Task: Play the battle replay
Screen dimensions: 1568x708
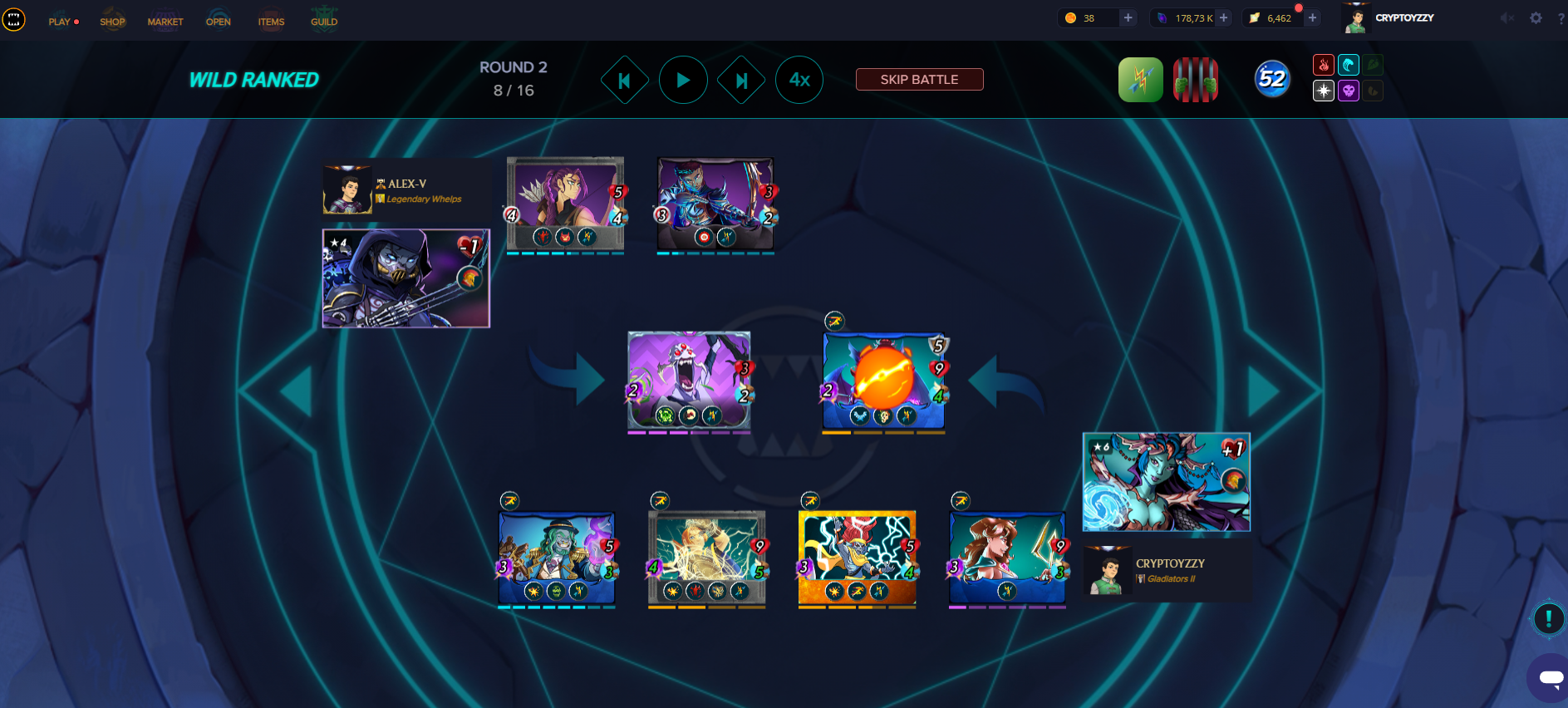Action: coord(683,80)
